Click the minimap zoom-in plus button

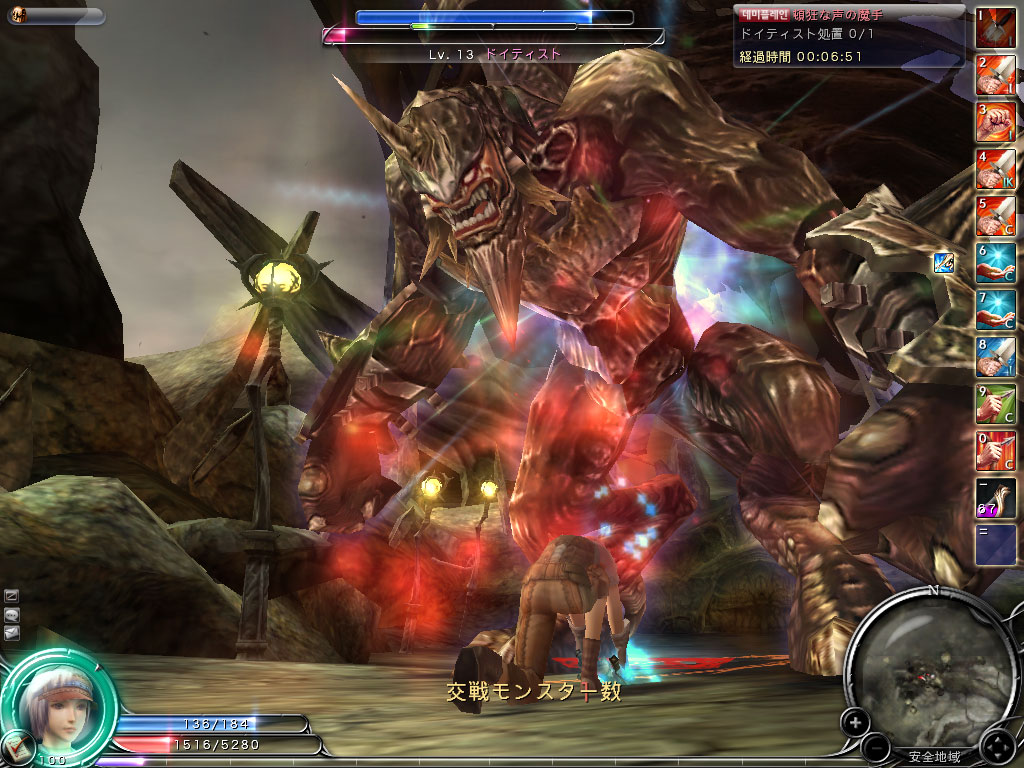pyautogui.click(x=855, y=720)
